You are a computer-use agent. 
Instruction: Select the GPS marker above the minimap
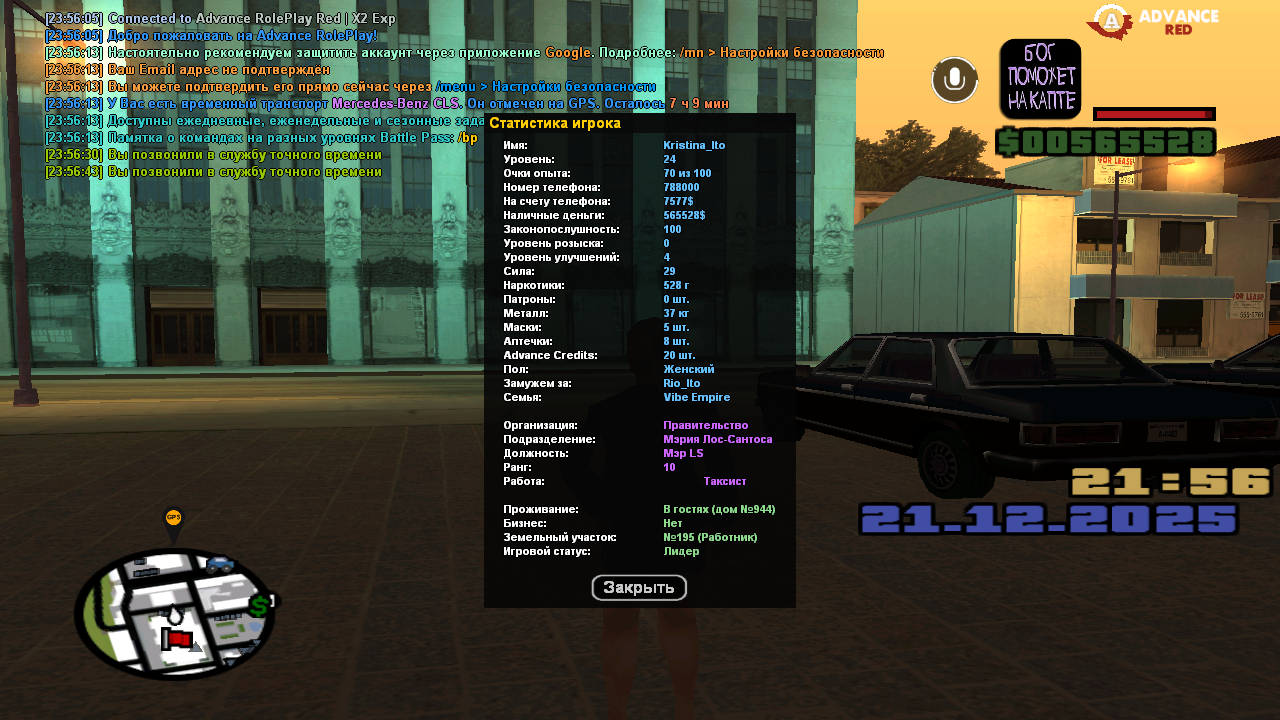(x=174, y=519)
